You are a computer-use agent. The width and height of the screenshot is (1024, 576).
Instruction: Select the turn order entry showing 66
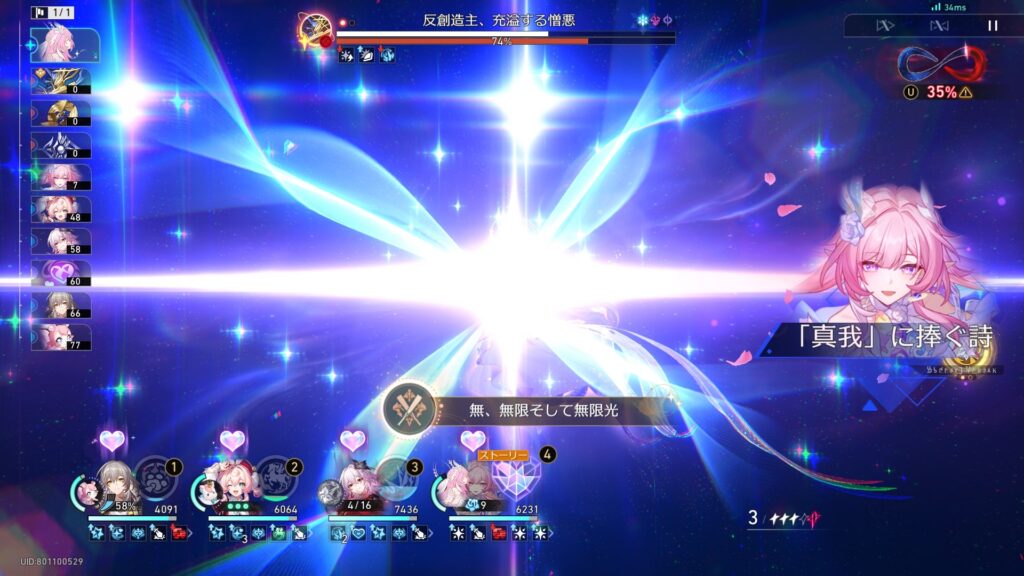point(62,305)
